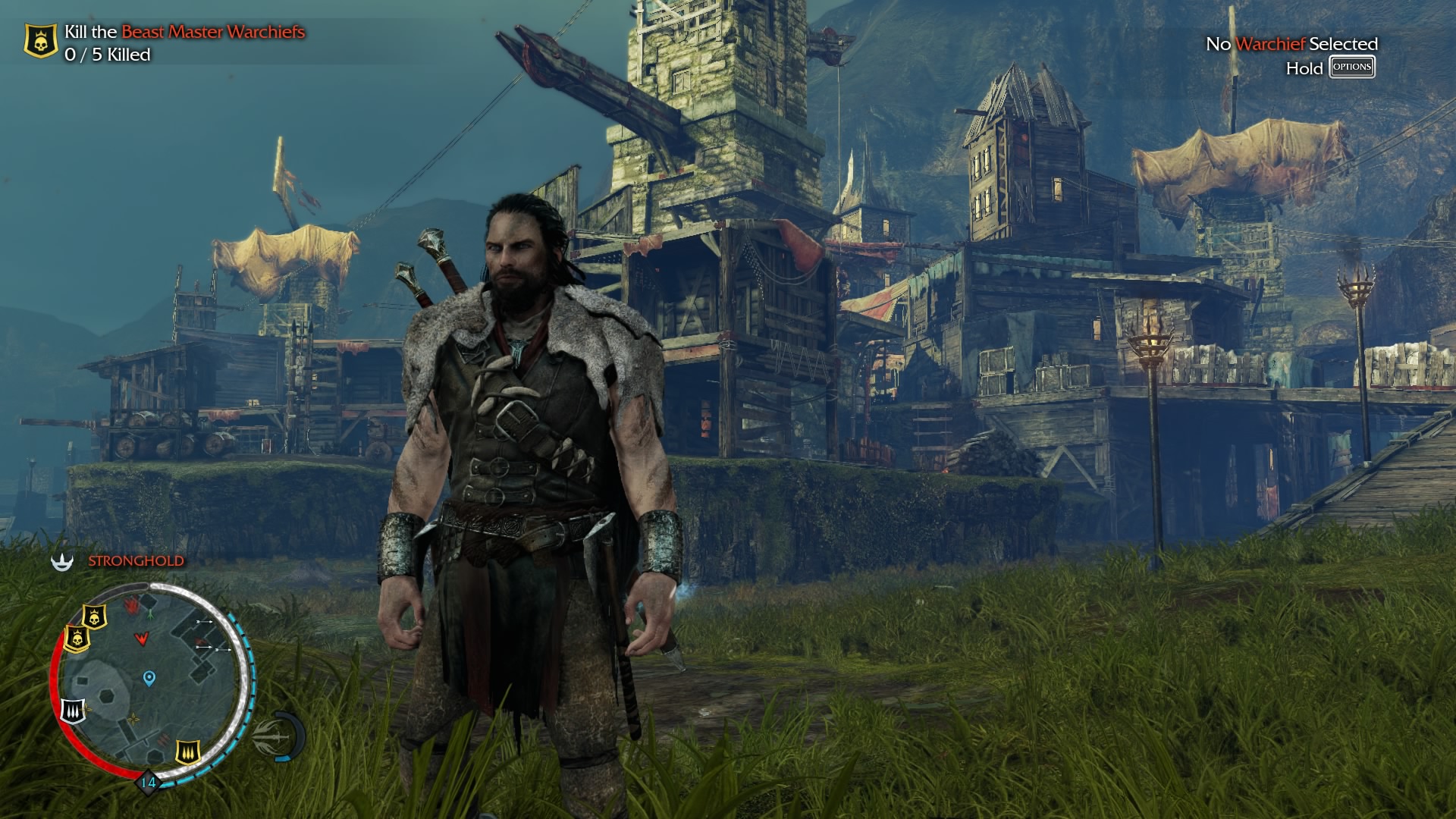Select the Beast Master Warchiefs objective tracker

coord(184,32)
